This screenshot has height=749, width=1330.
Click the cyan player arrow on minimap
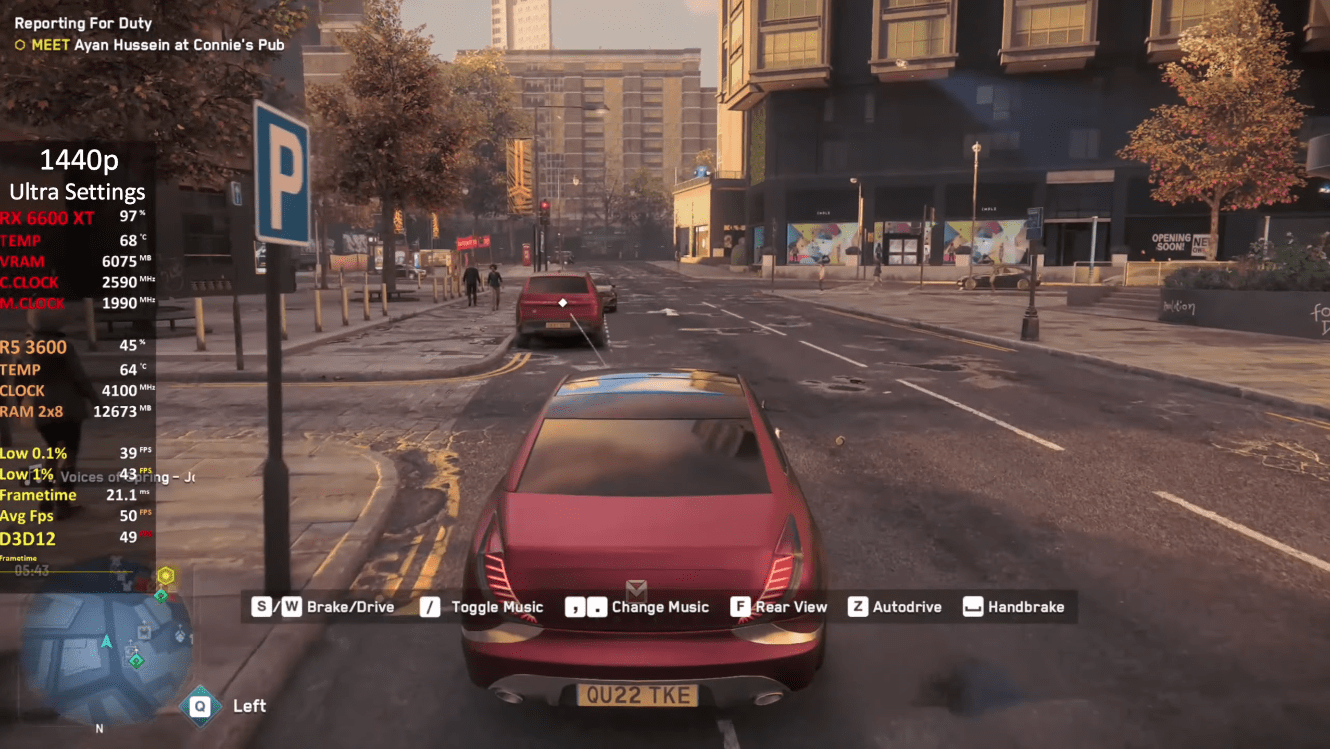106,640
